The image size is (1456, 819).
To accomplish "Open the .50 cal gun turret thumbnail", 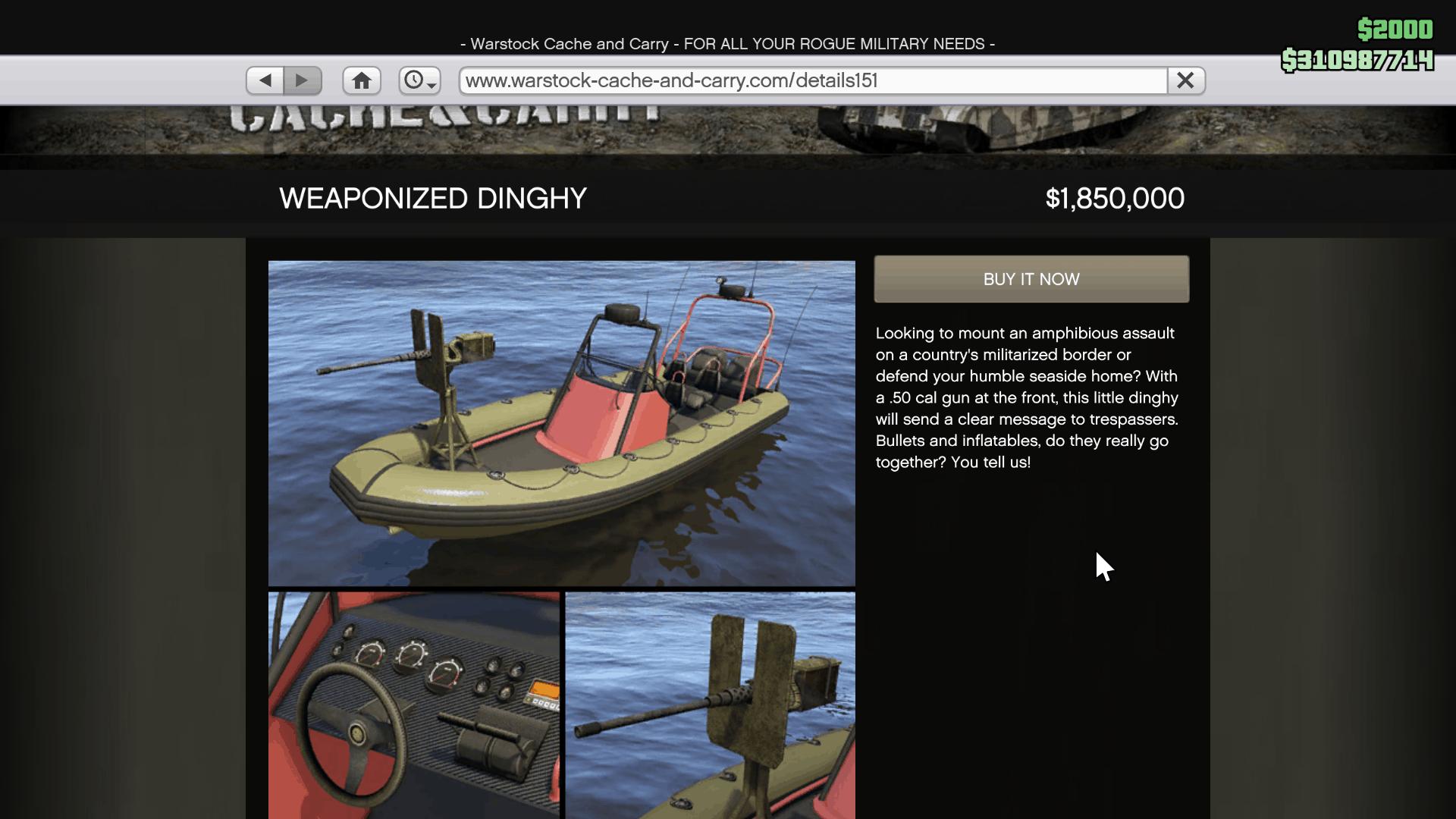I will tap(710, 705).
